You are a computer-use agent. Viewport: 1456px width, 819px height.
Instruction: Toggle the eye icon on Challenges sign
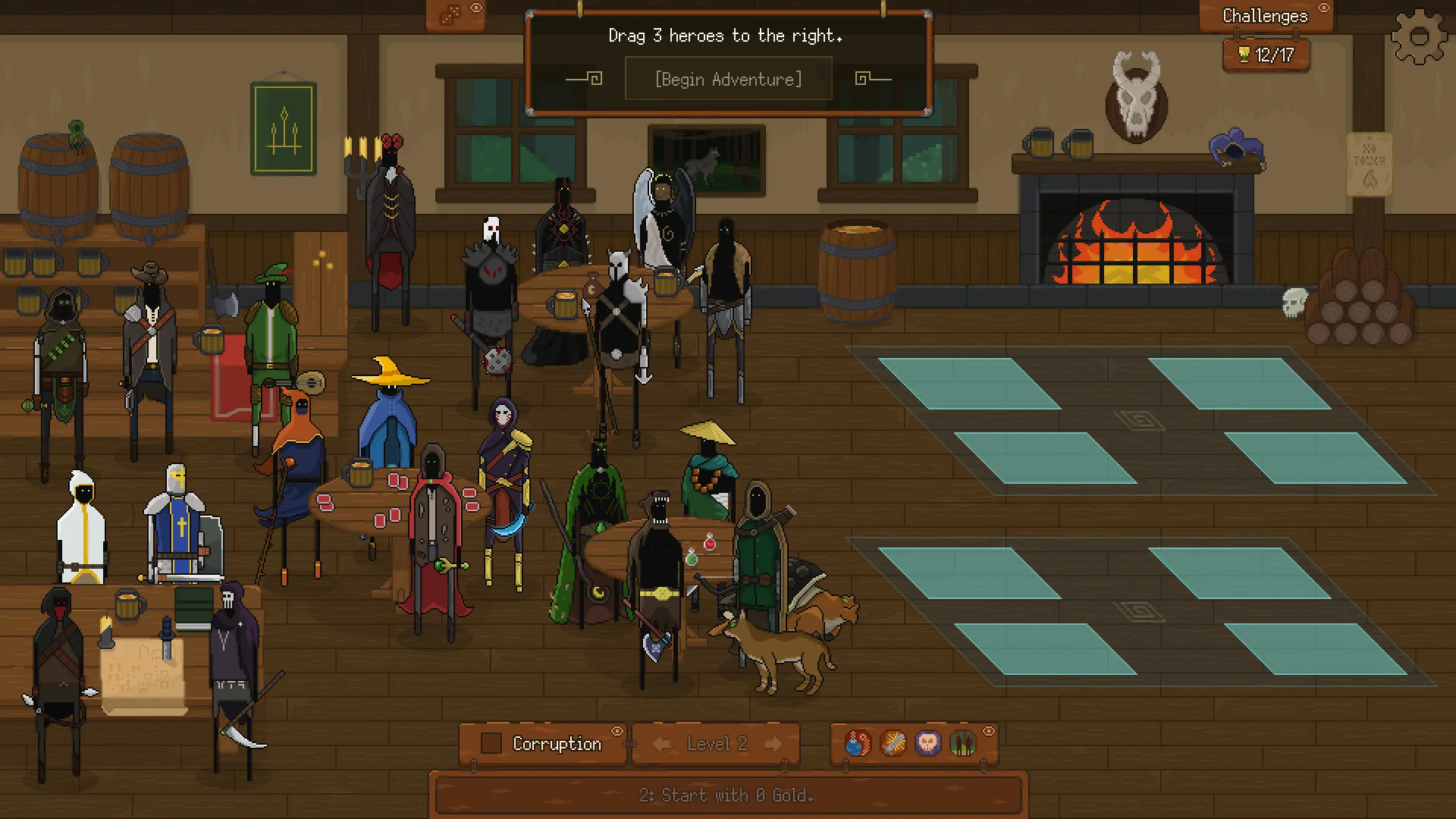[1324, 8]
